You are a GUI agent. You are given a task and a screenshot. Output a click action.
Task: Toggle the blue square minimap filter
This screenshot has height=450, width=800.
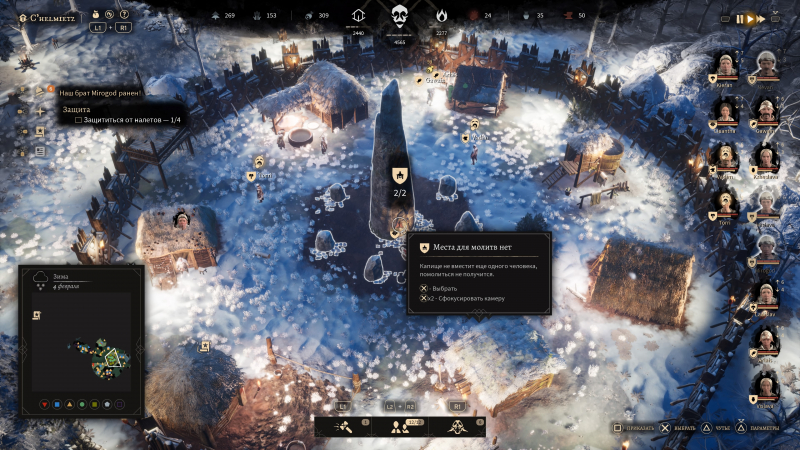(58, 404)
